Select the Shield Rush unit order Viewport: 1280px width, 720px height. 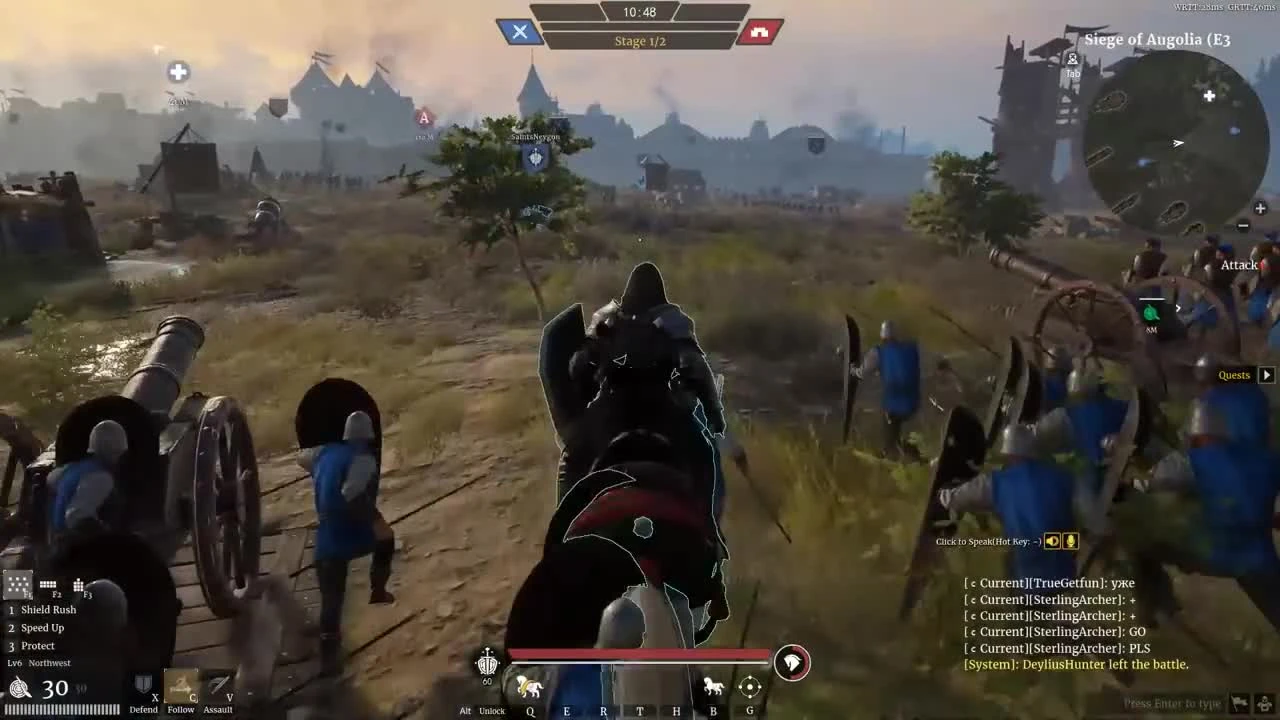(x=48, y=609)
